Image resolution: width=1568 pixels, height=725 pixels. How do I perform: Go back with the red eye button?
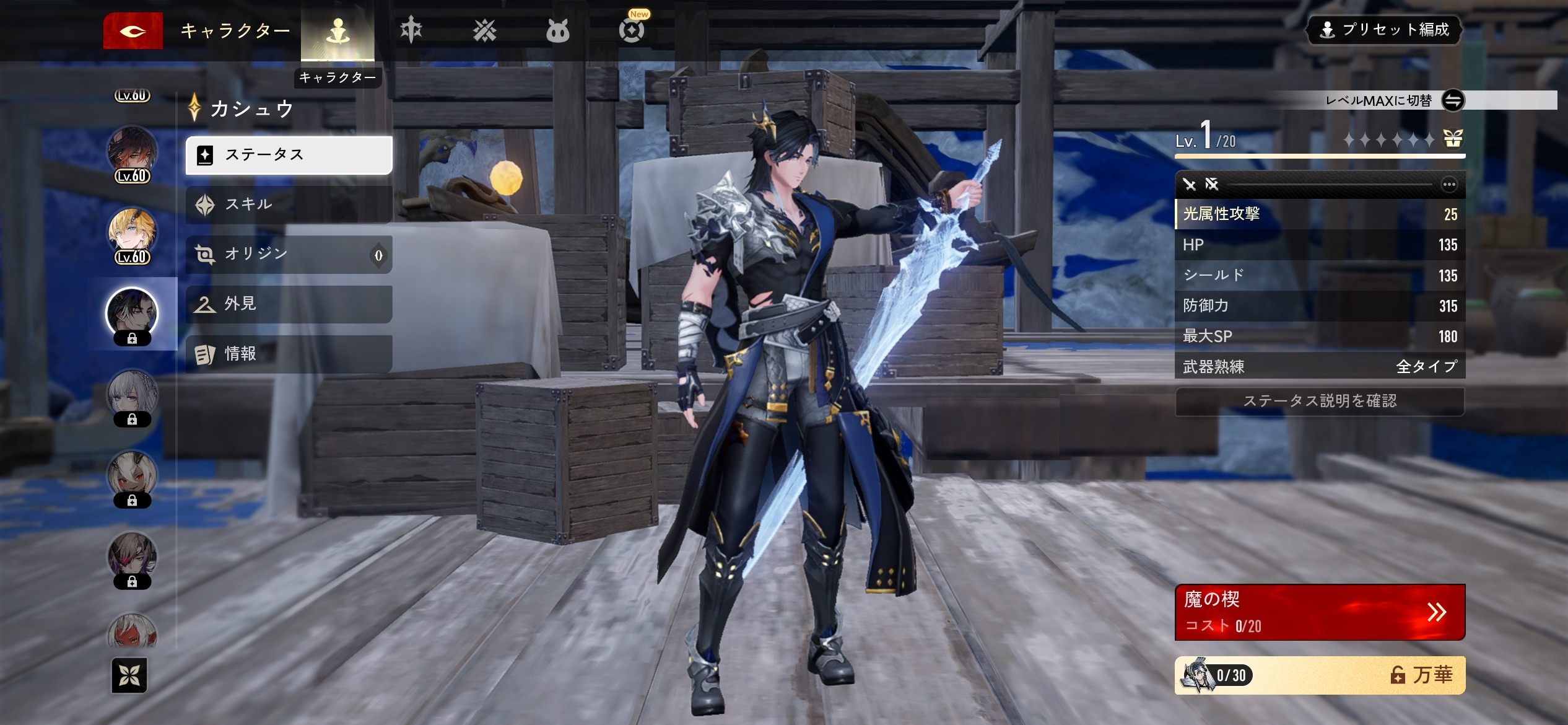pos(133,30)
